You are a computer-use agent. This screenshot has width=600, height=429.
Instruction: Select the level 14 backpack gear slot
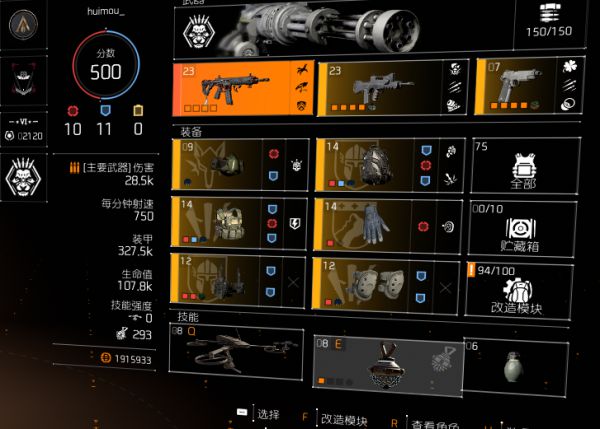pyautogui.click(x=385, y=164)
